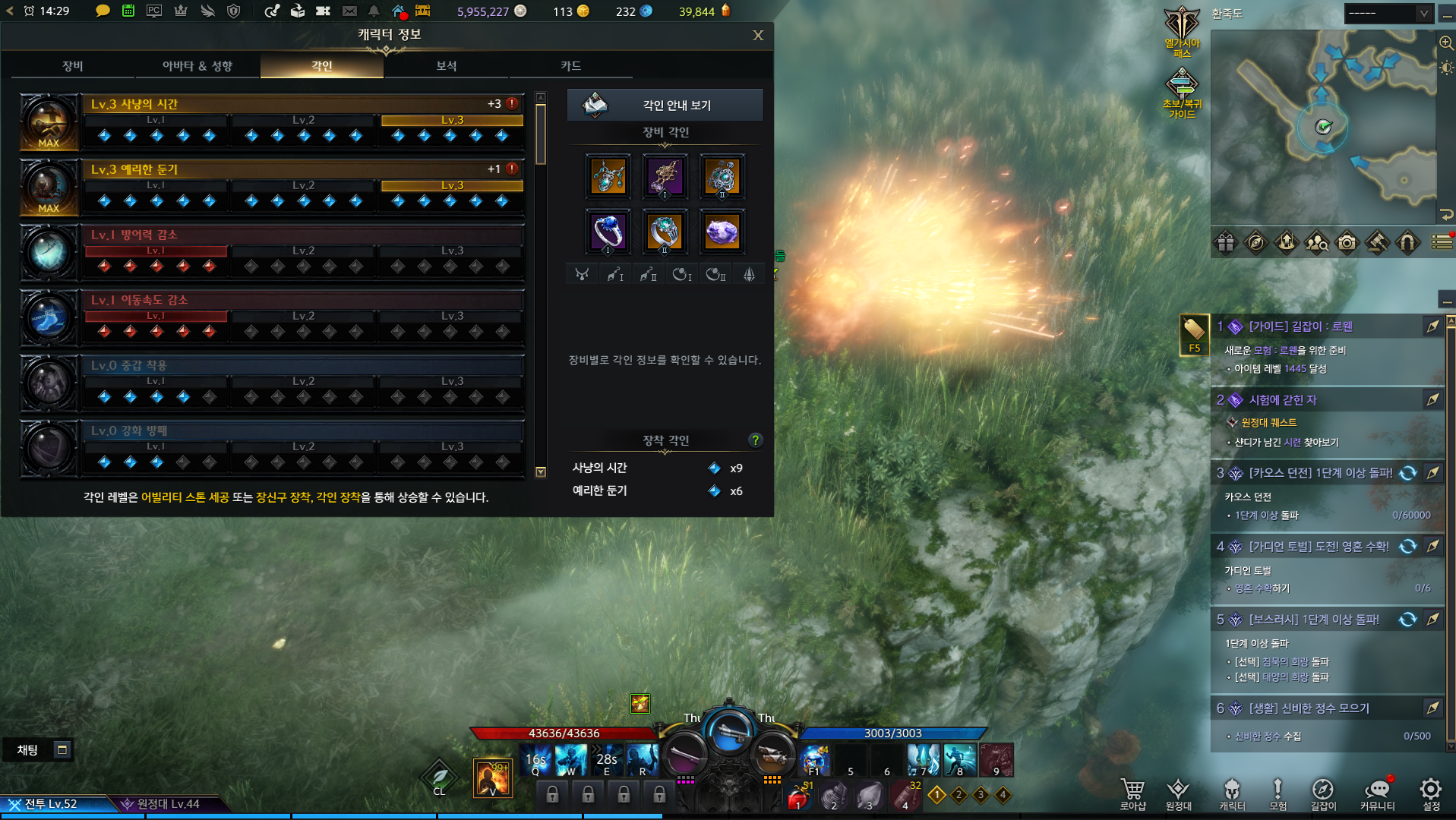Open the 설정 settings gear
Viewport: 1456px width, 820px height.
[x=1431, y=793]
